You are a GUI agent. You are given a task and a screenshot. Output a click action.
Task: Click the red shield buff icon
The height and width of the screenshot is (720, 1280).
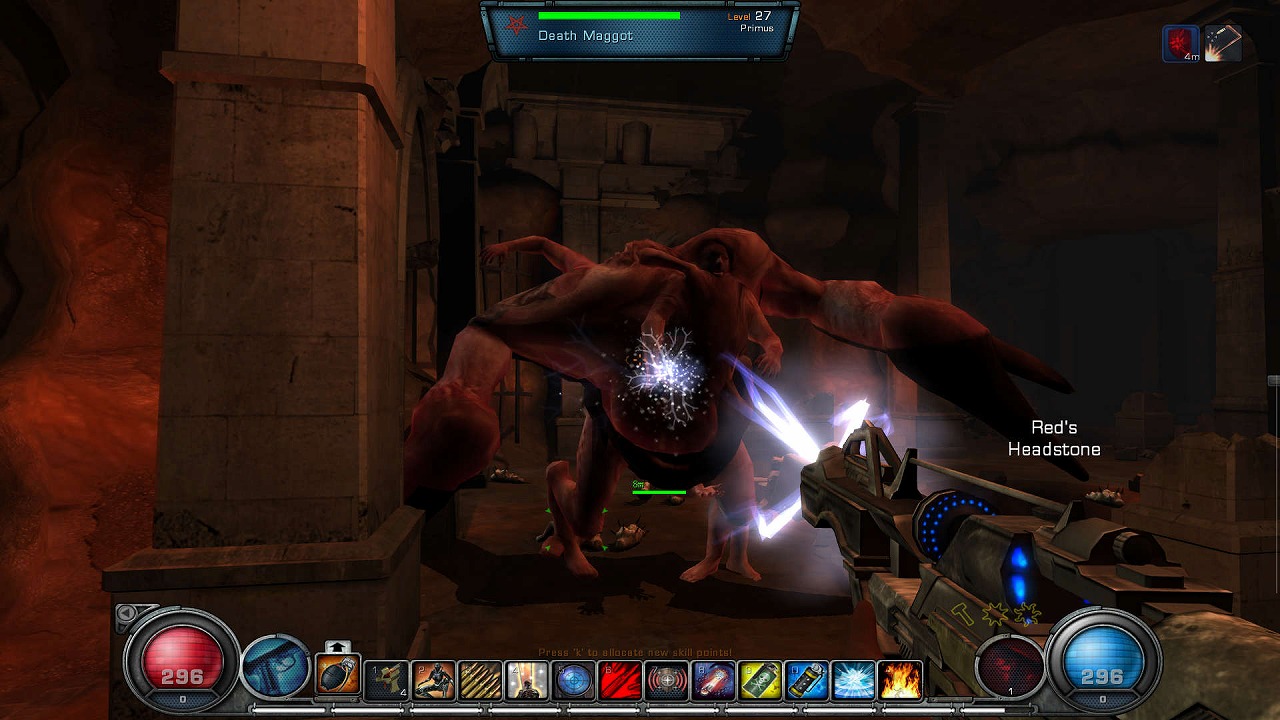point(1180,44)
